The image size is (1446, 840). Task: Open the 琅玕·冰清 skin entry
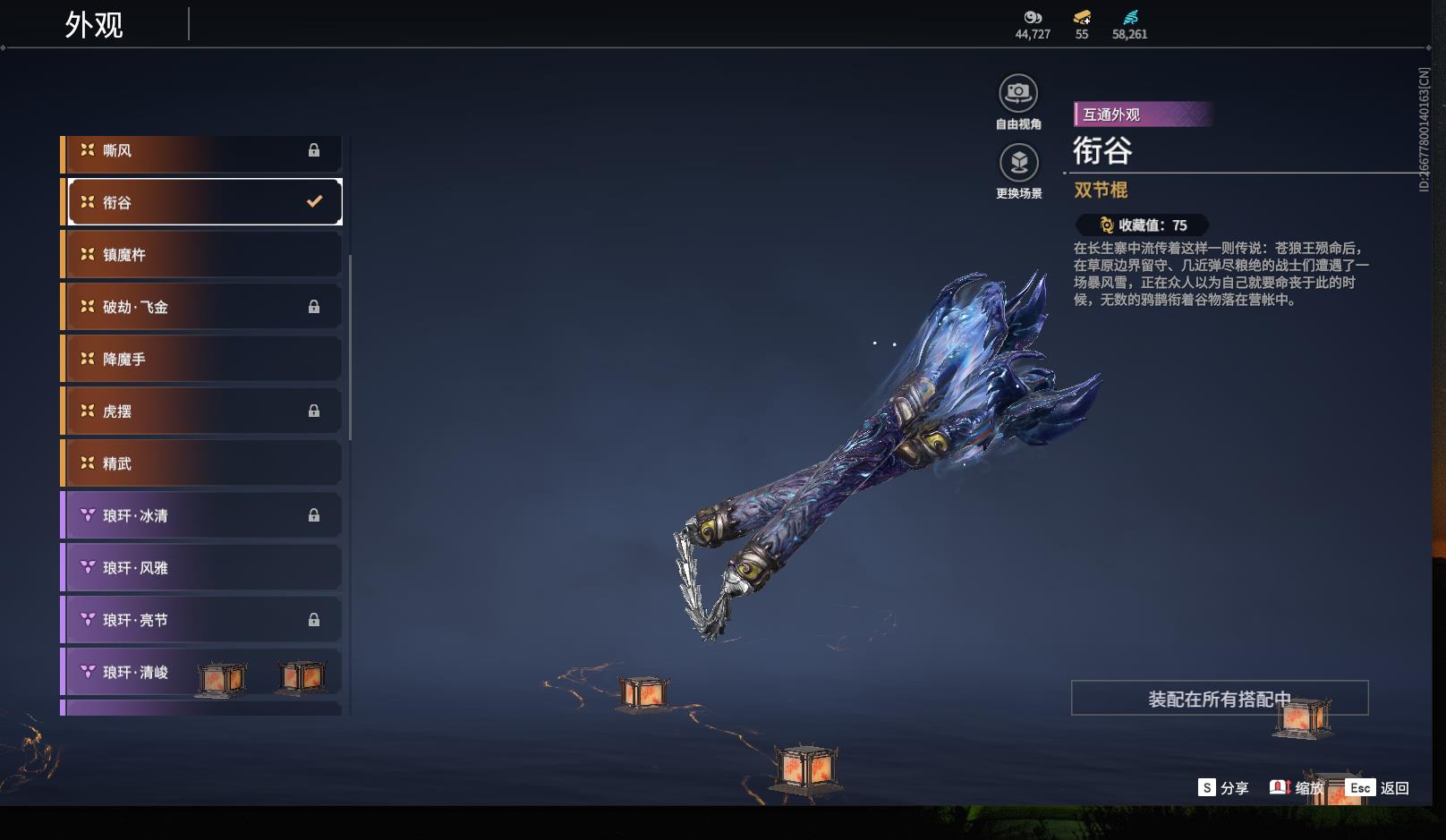click(x=201, y=516)
